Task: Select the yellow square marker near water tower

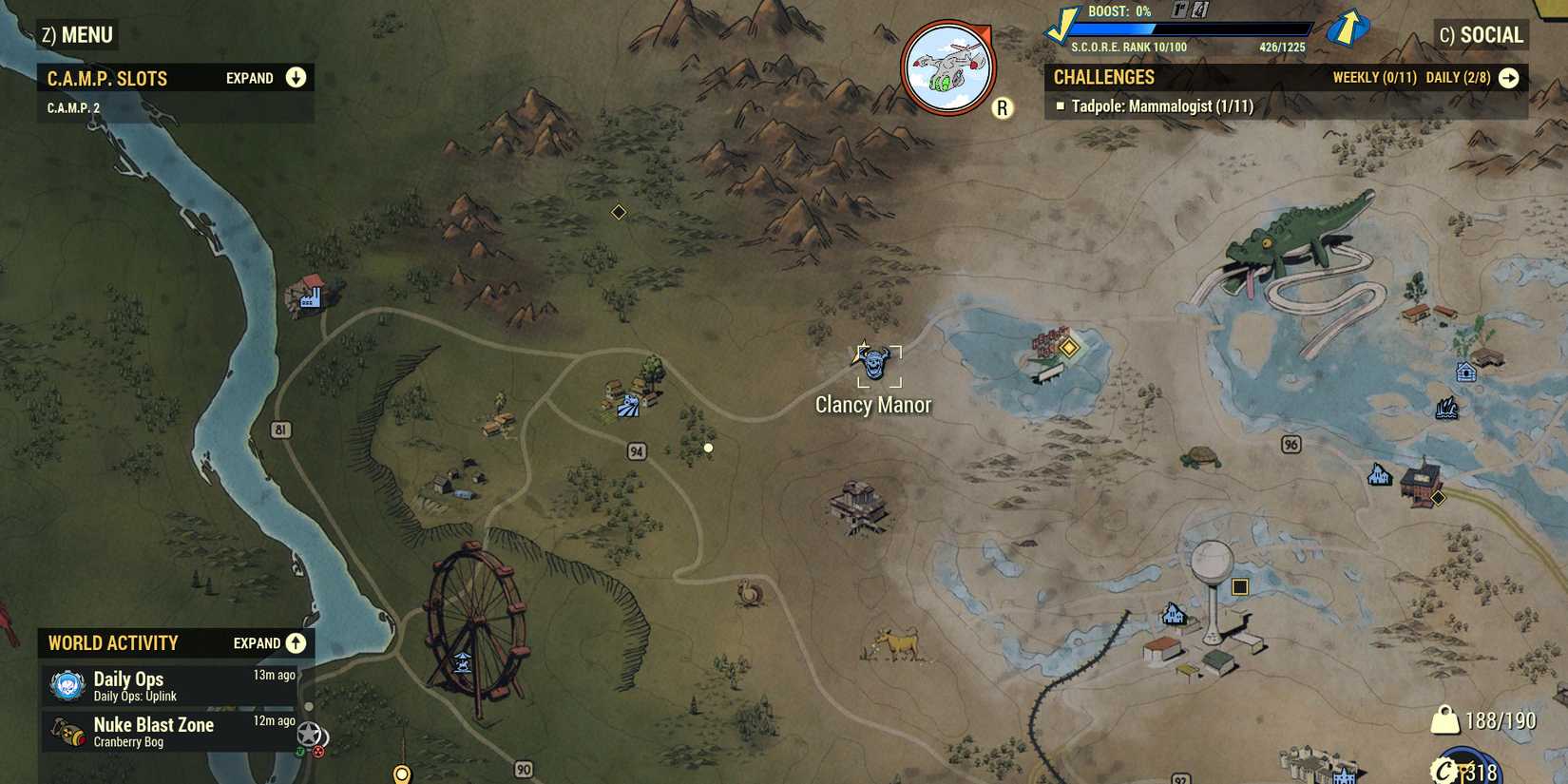Action: click(x=1241, y=588)
